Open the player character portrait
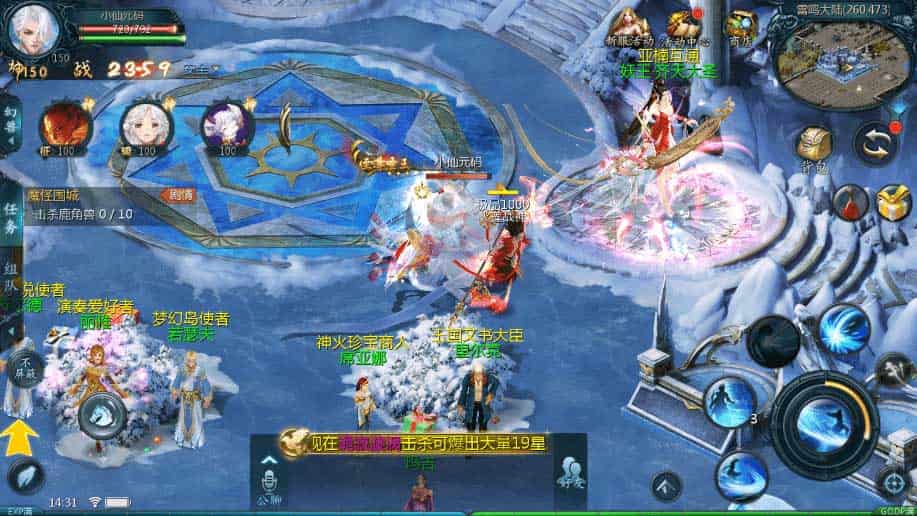Image resolution: width=917 pixels, height=516 pixels. [30, 28]
